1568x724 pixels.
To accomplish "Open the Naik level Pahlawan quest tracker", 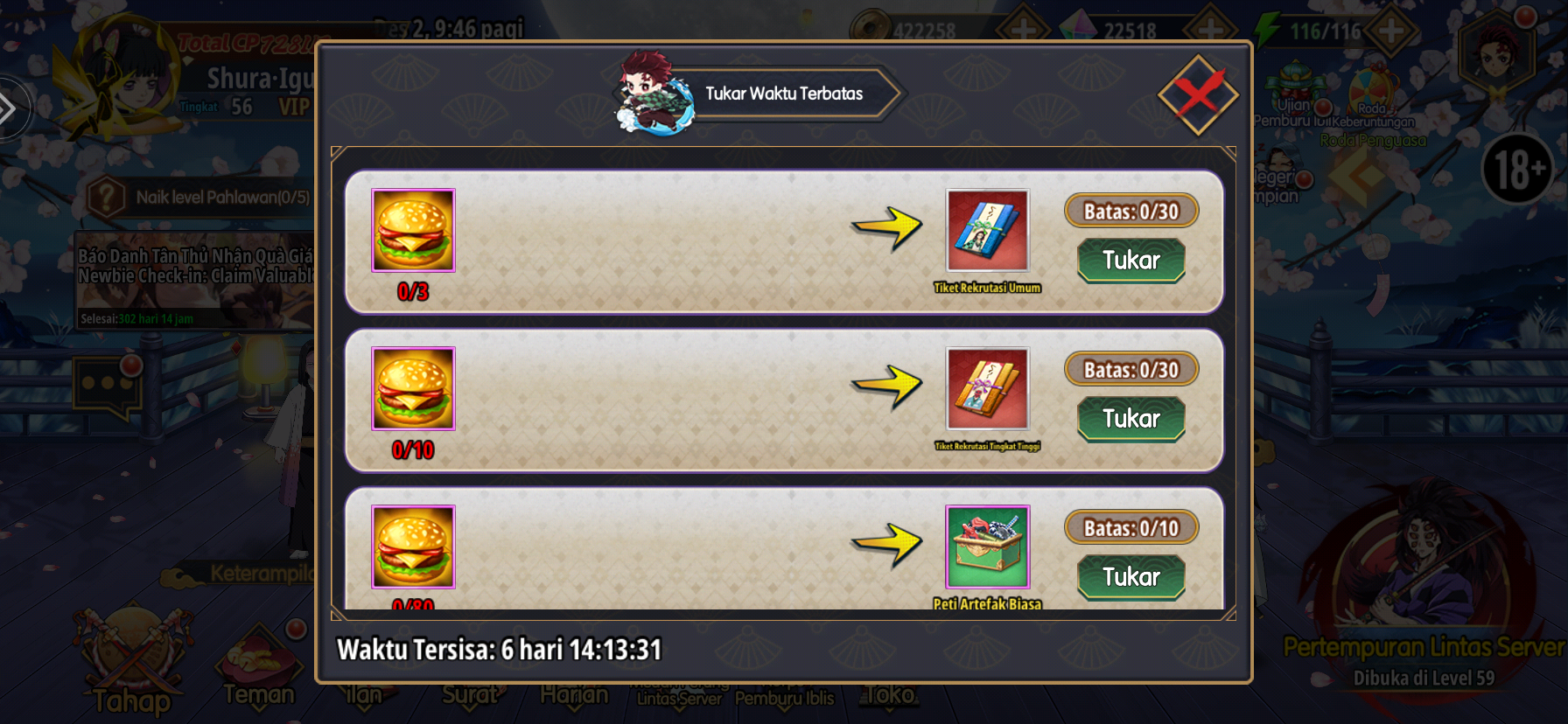I will [203, 198].
